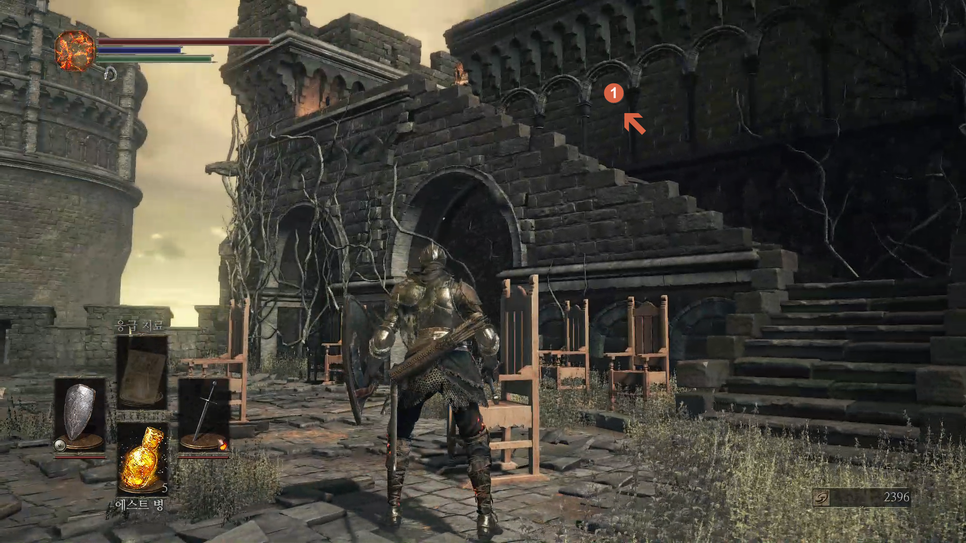Select the shield in the left-hand slot

[x=80, y=414]
